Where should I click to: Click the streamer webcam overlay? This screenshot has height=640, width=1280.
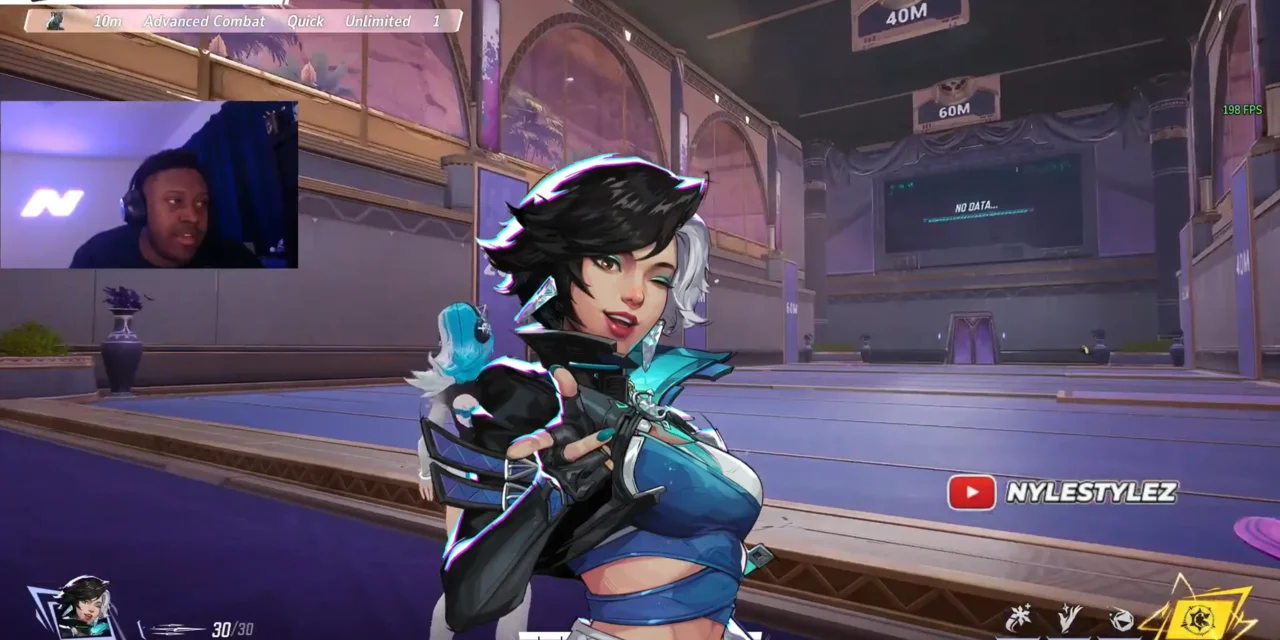point(149,185)
